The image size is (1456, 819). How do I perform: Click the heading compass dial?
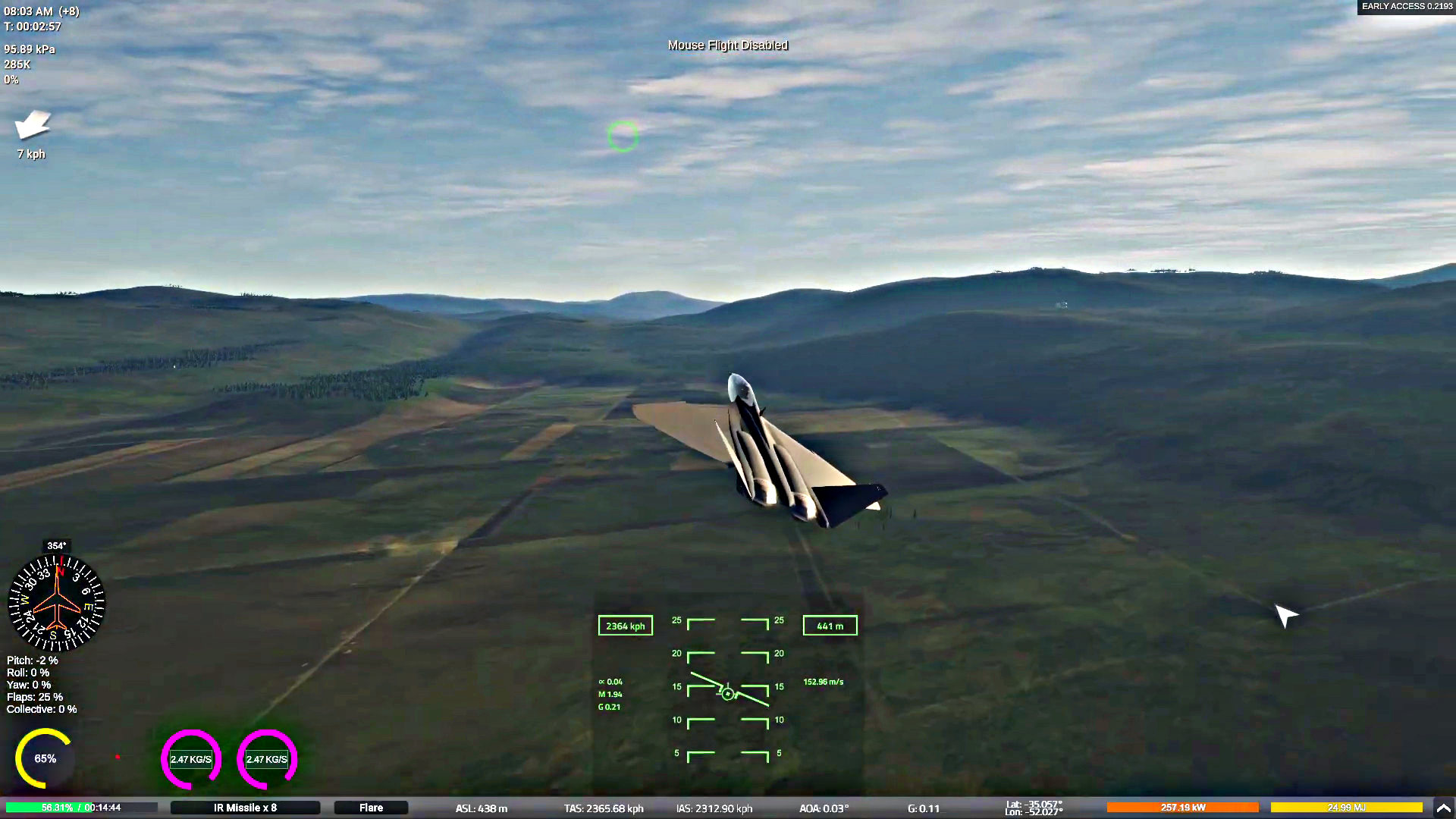coord(56,604)
